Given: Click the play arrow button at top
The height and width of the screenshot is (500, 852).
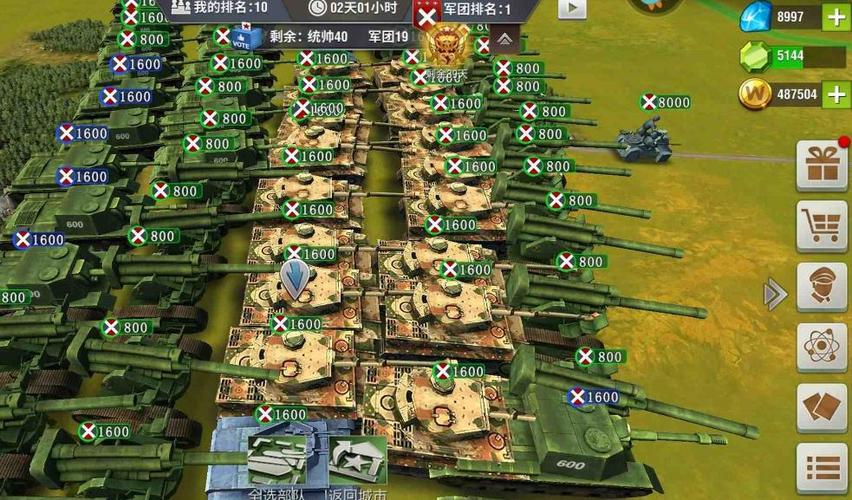Looking at the screenshot, I should [x=571, y=8].
